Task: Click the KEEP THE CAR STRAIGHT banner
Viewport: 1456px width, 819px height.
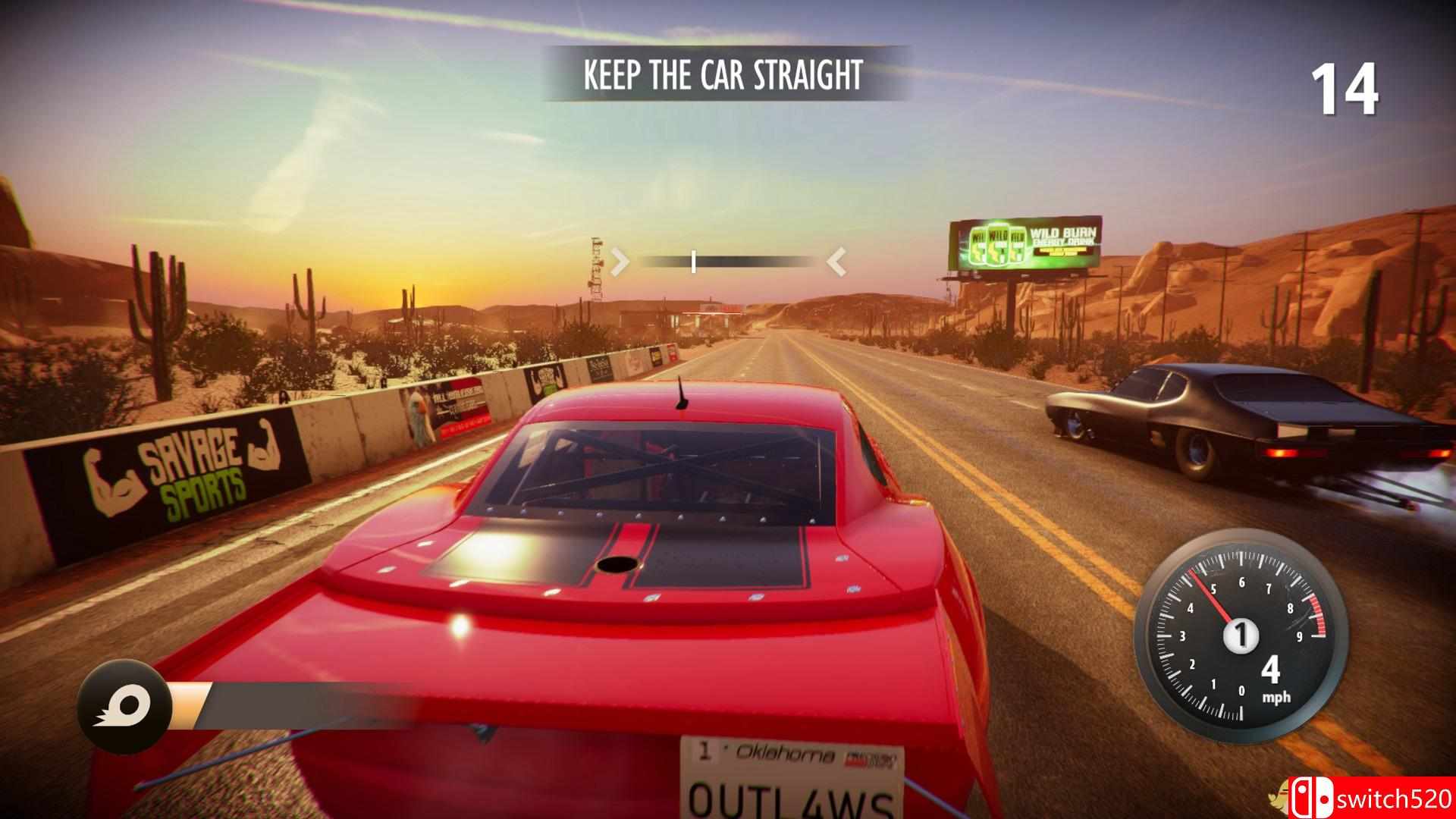Action: click(x=721, y=74)
